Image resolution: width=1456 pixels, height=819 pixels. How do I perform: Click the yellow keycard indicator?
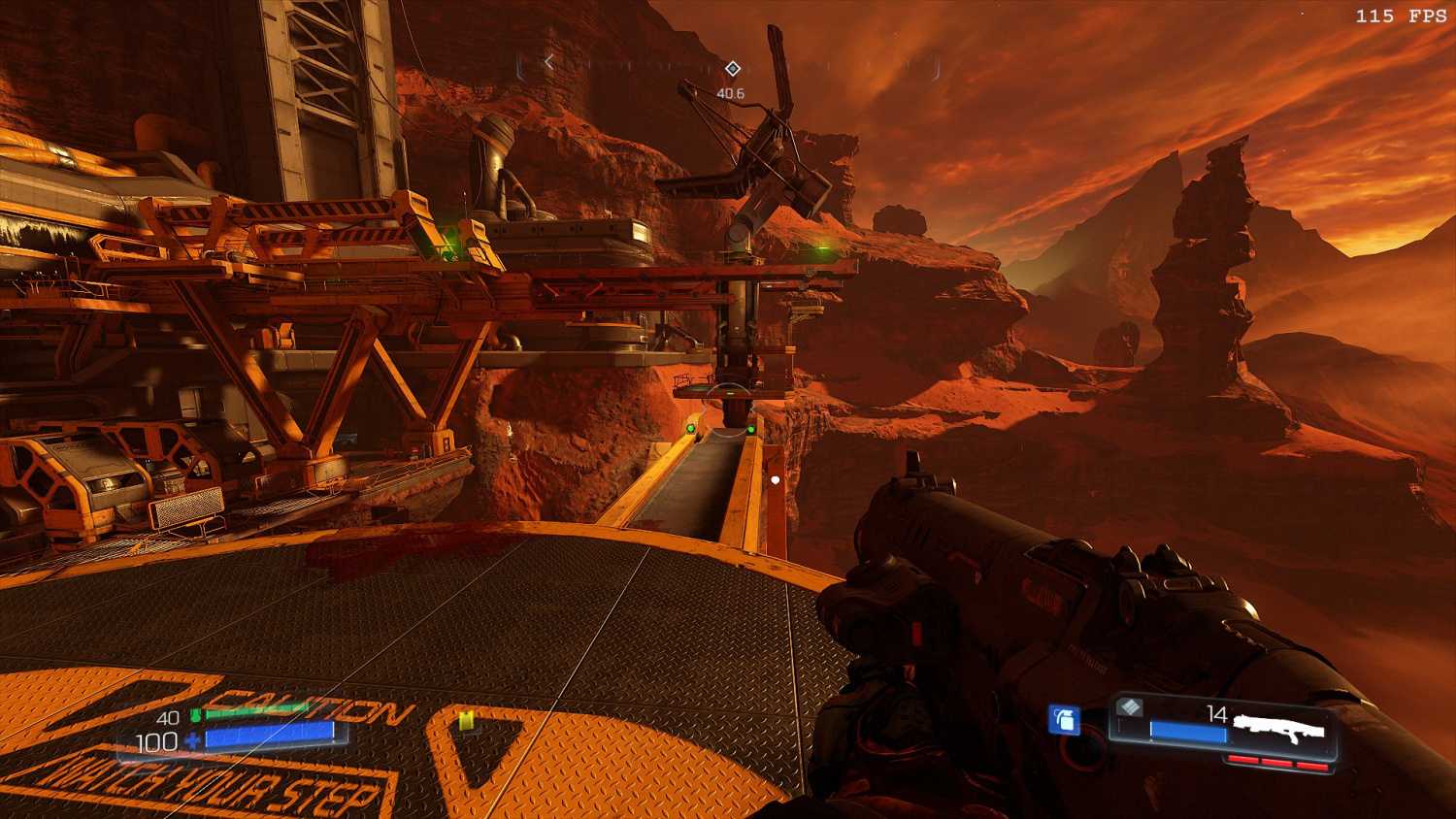coord(467,719)
